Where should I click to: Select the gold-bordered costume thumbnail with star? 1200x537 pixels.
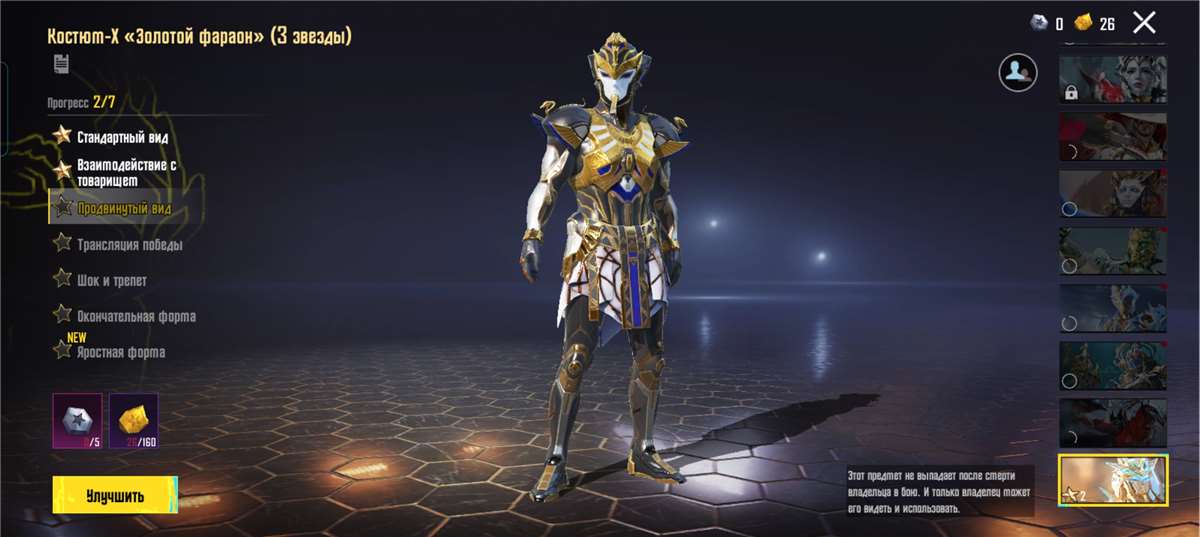[1112, 481]
